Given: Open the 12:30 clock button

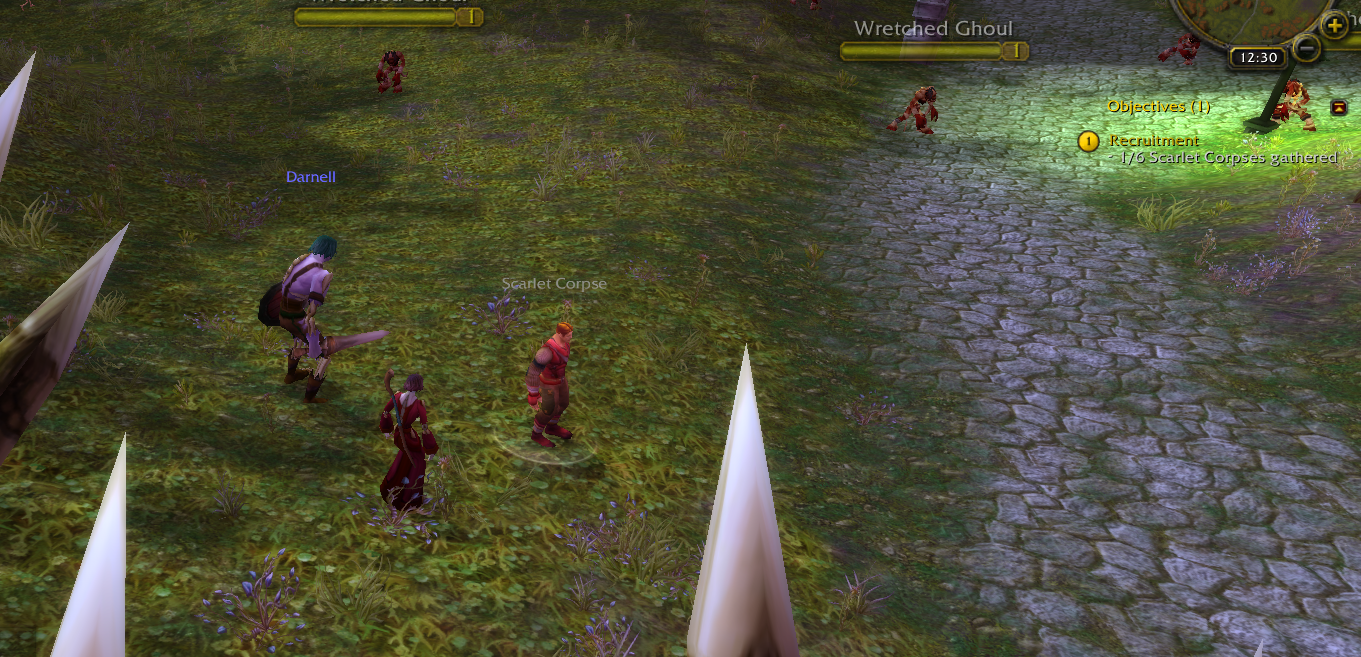Looking at the screenshot, I should [x=1257, y=58].
